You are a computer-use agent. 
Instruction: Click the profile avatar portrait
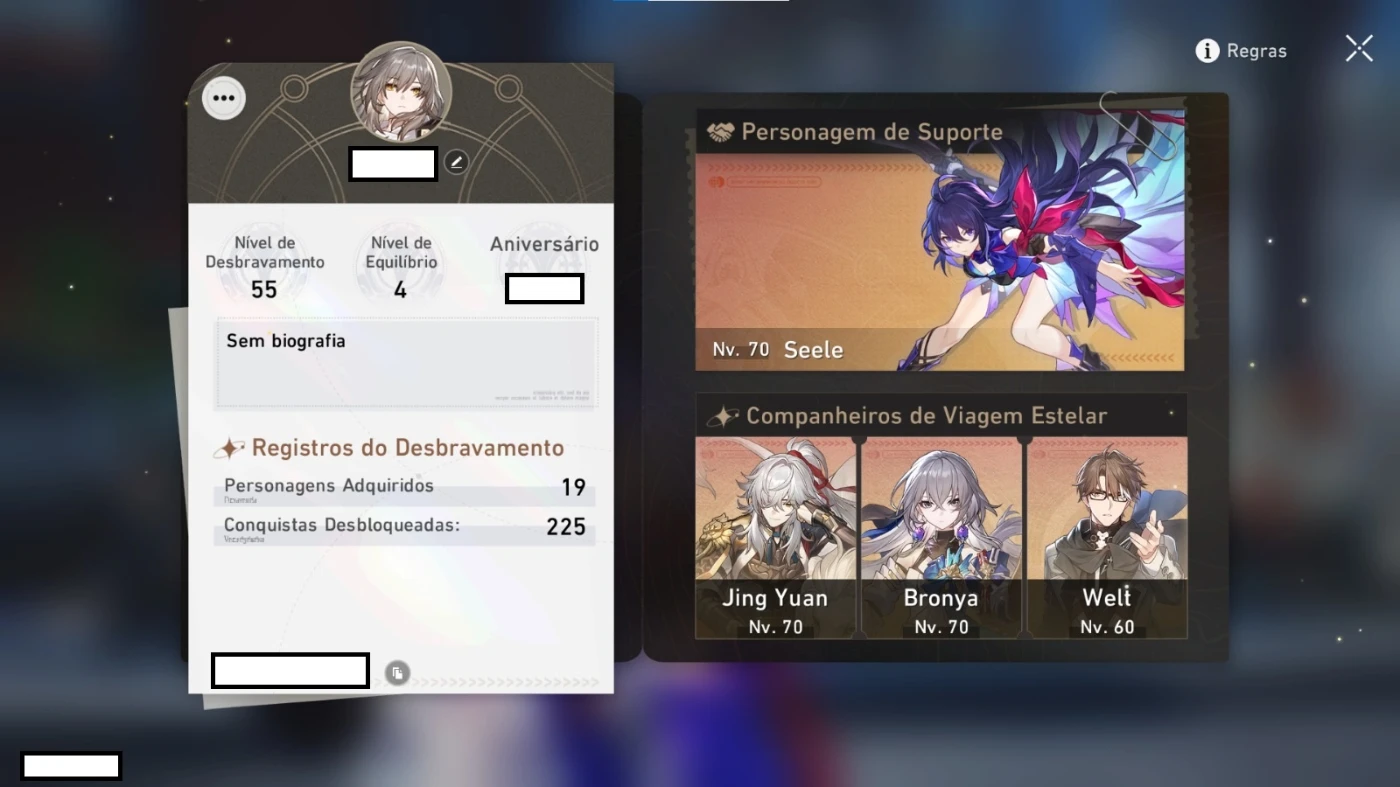click(400, 92)
